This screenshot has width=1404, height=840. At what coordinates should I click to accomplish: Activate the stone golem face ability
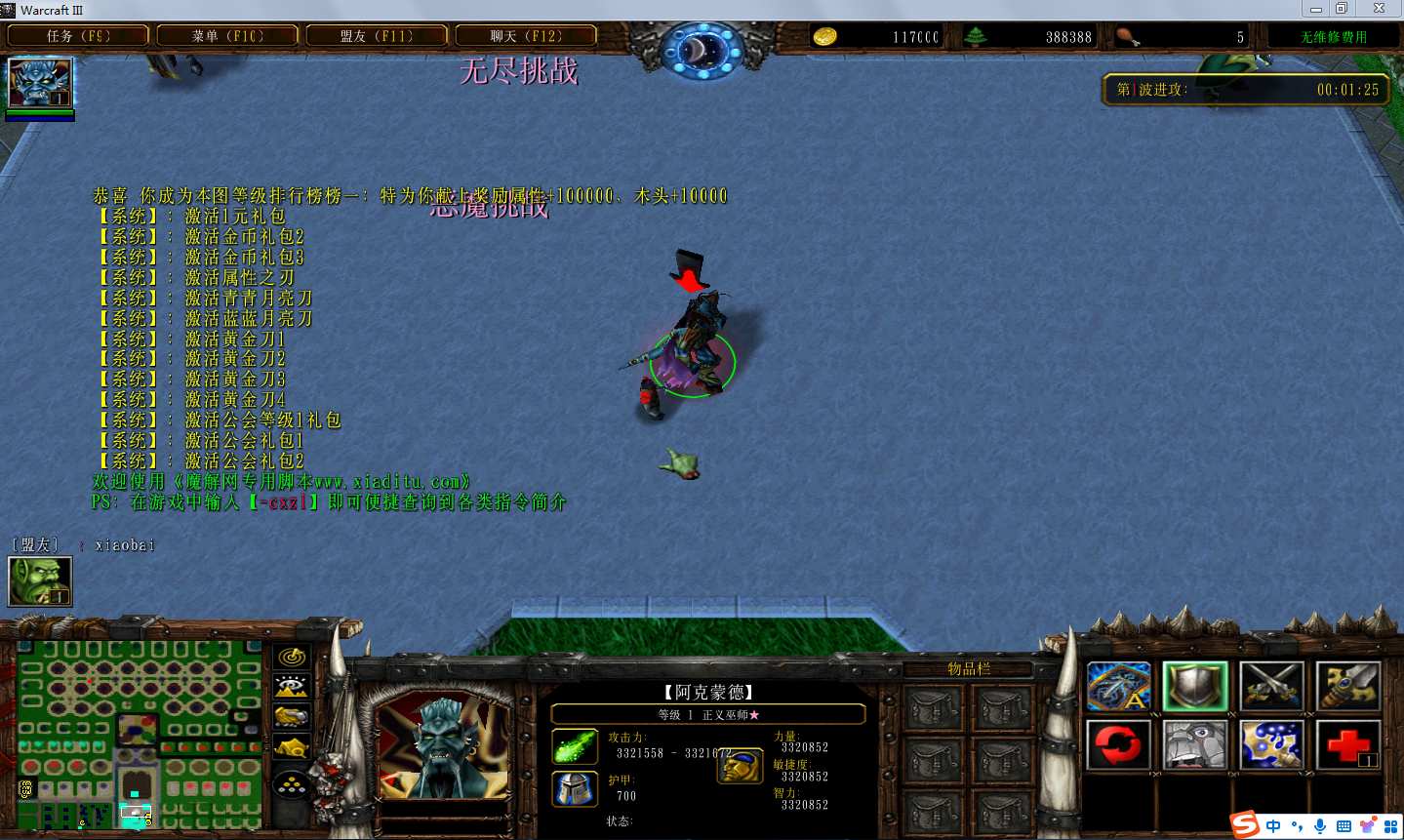(1195, 745)
